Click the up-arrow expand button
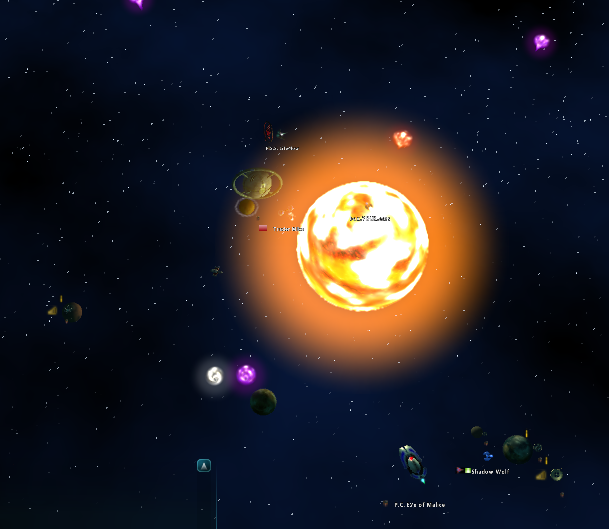 [204, 465]
